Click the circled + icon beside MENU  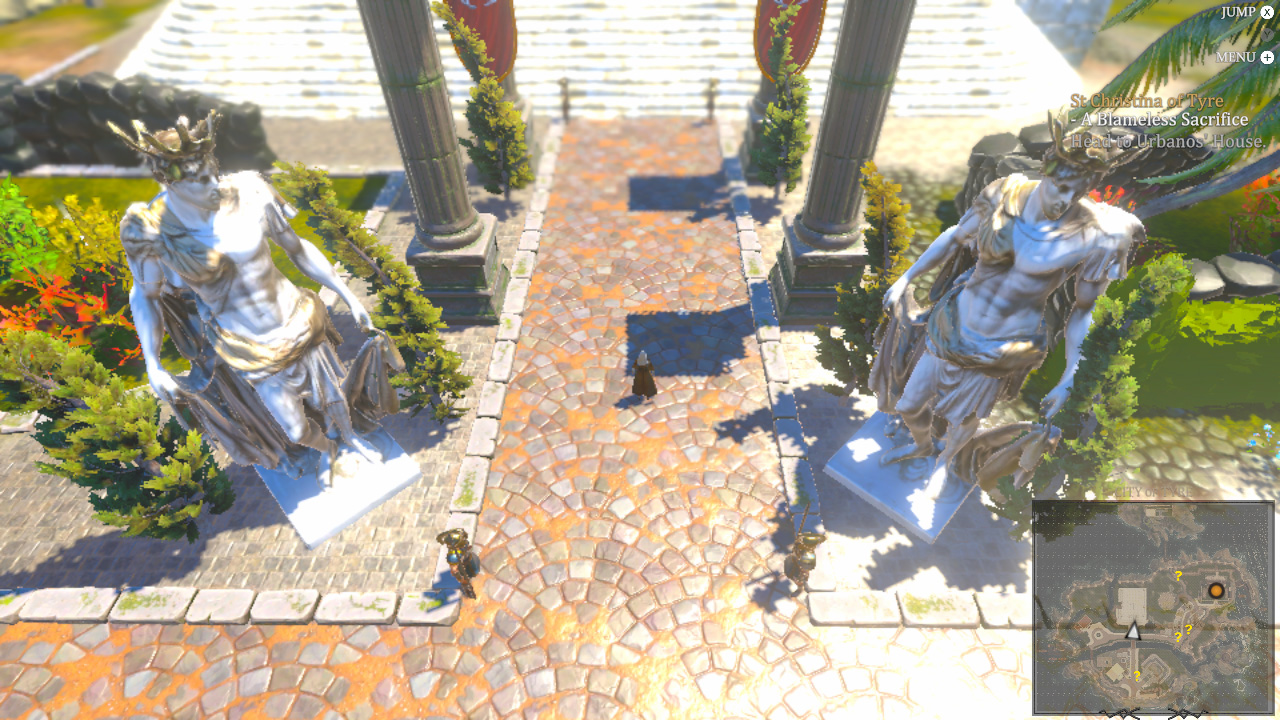click(1267, 57)
